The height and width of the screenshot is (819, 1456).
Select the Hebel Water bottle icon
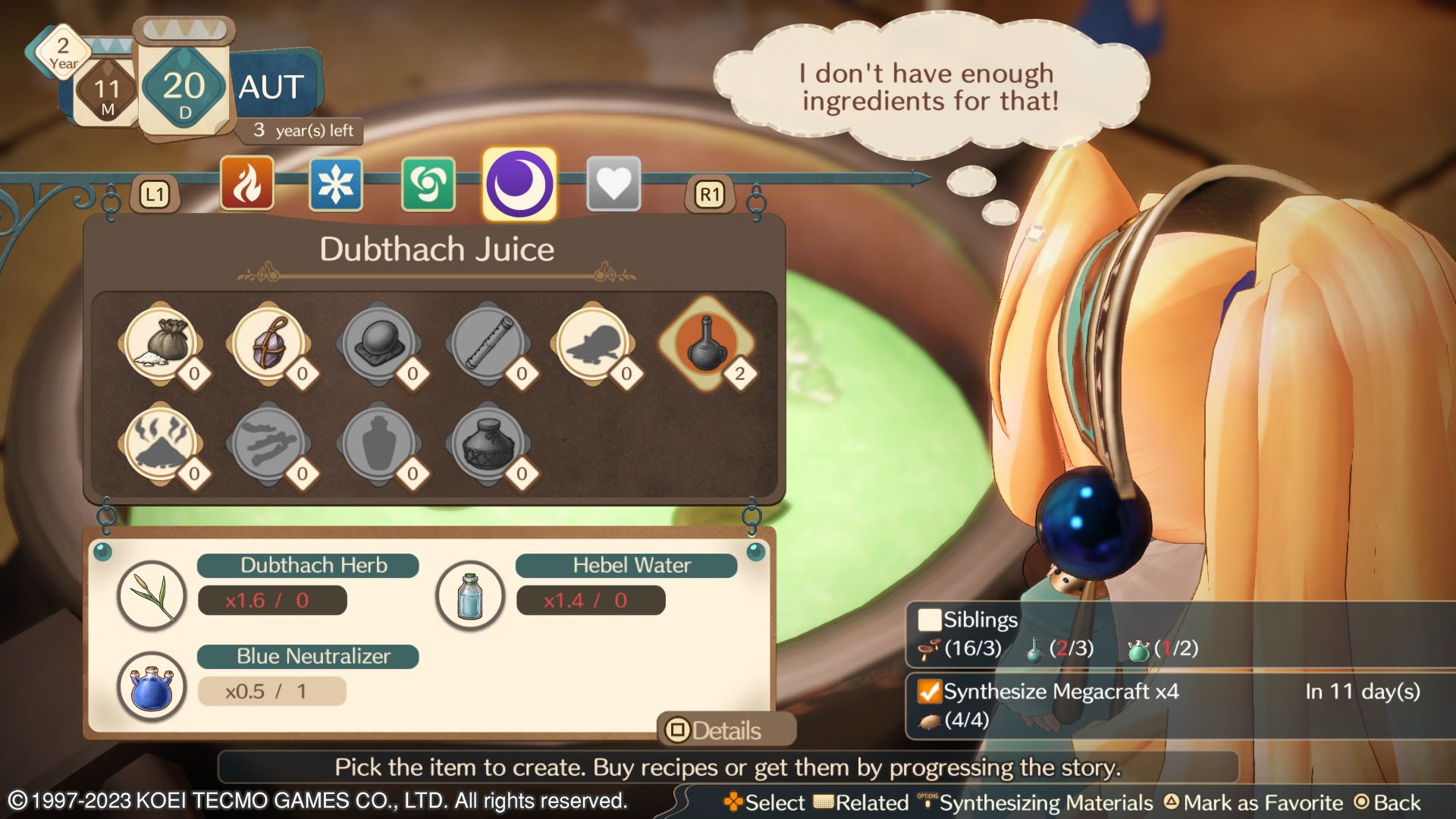click(470, 598)
